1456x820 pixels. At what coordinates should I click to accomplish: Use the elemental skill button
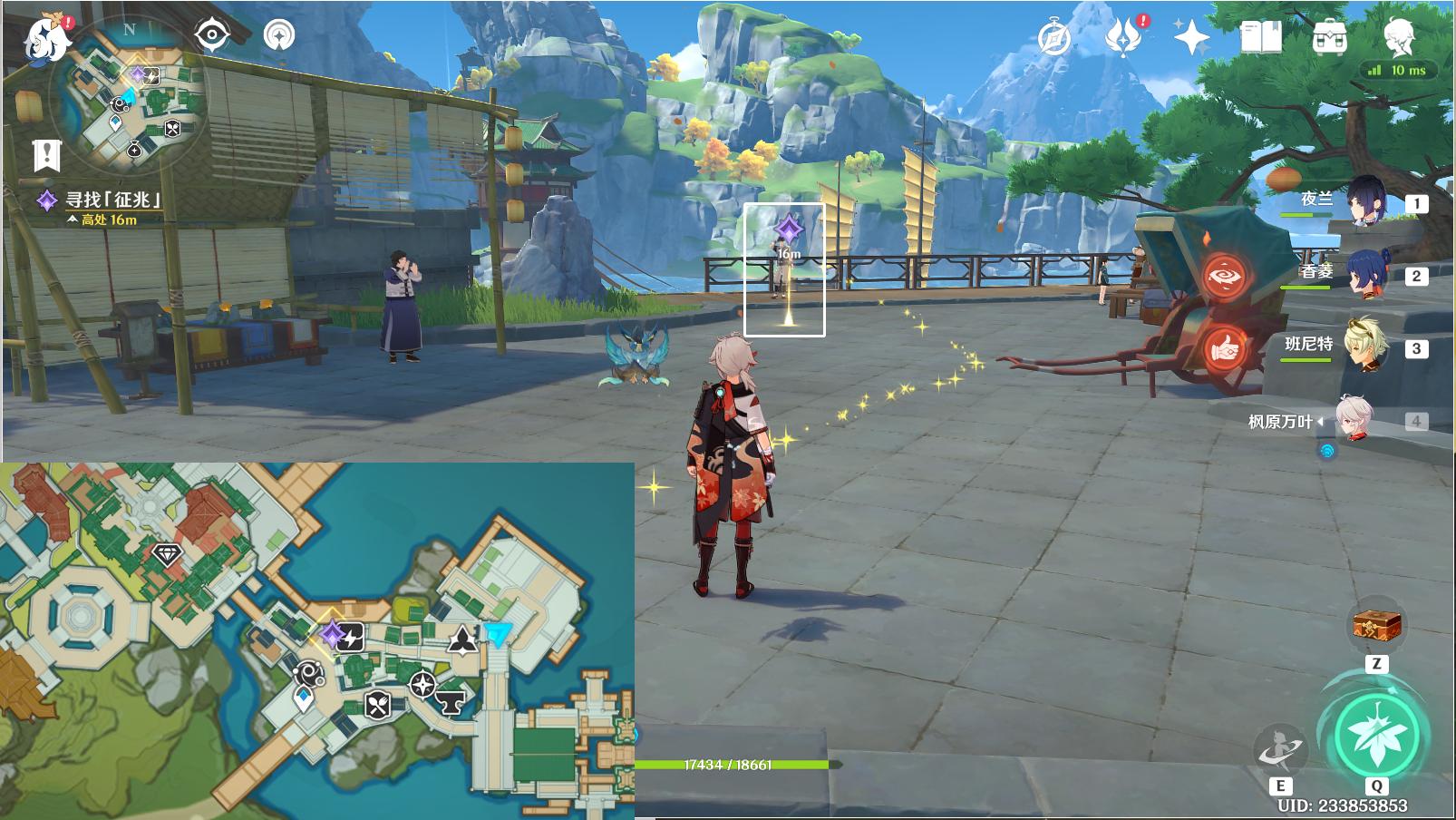pos(1280,750)
